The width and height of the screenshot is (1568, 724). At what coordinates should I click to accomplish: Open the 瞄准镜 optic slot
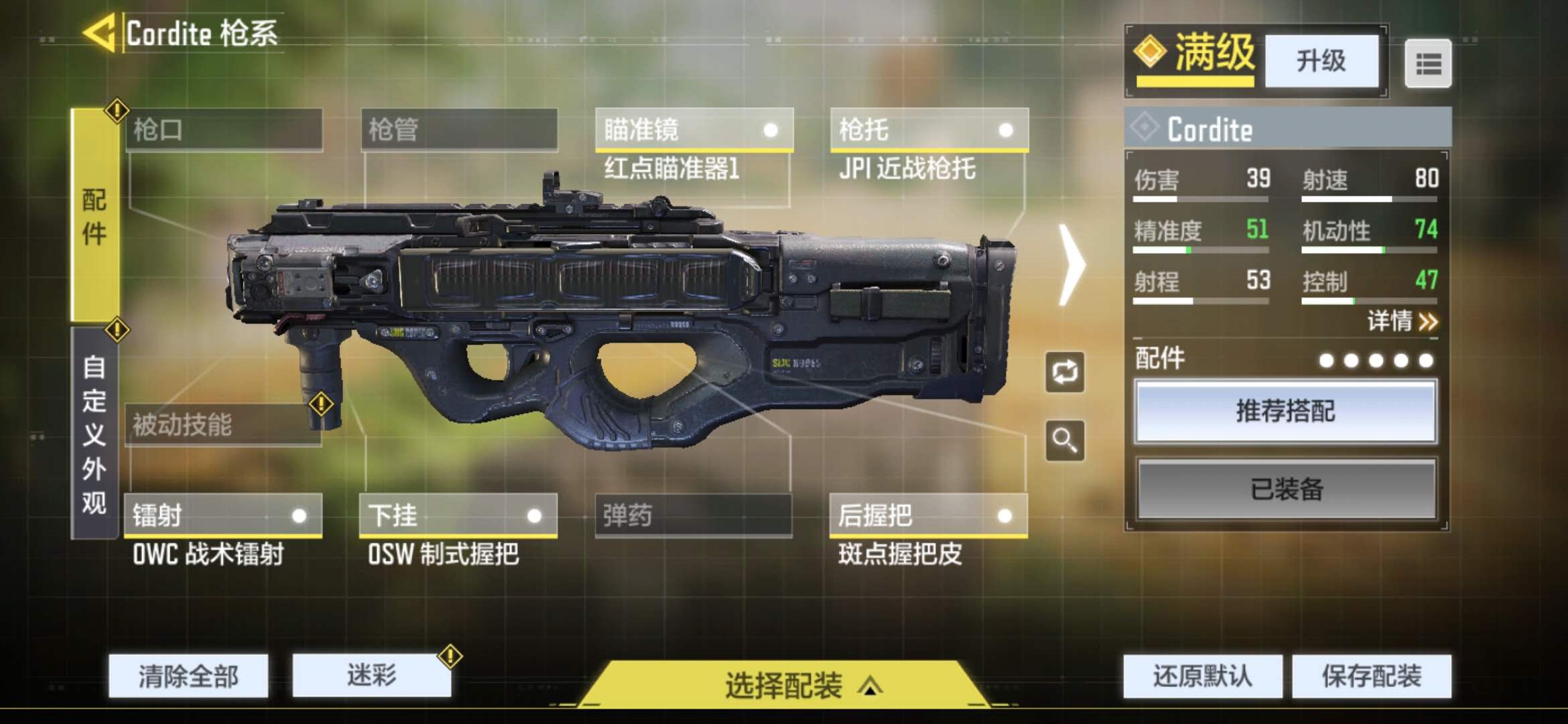[694, 129]
